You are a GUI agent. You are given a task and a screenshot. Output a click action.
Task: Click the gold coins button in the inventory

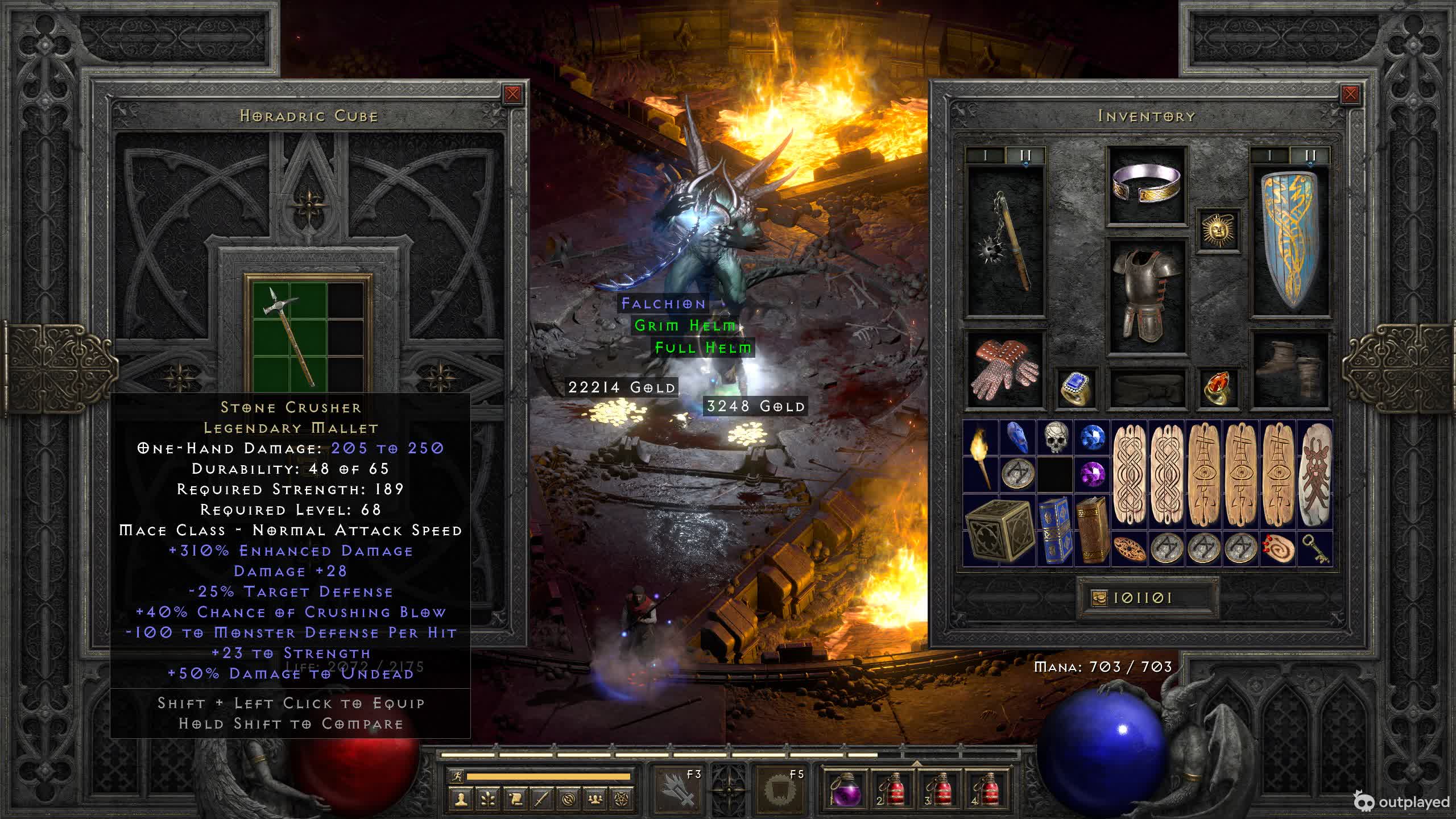pyautogui.click(x=1099, y=598)
